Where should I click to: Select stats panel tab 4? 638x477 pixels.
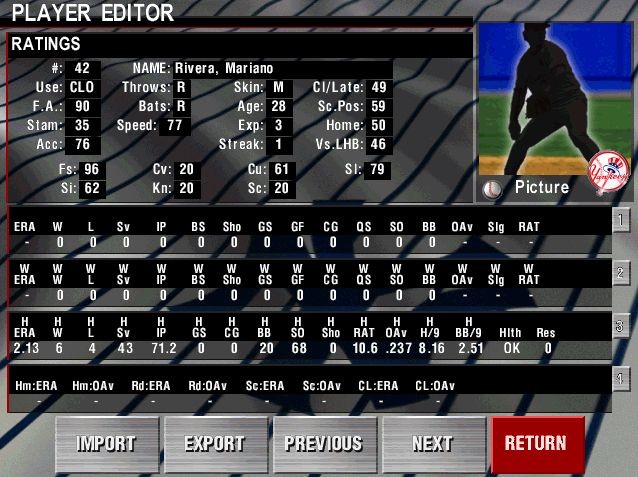click(620, 379)
